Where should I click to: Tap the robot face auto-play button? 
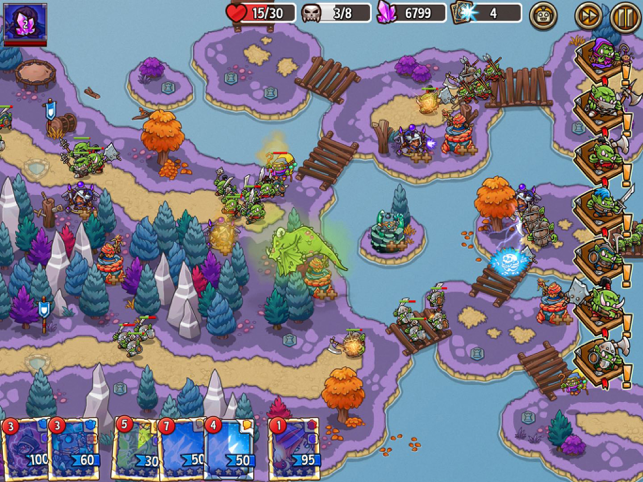[x=544, y=15]
